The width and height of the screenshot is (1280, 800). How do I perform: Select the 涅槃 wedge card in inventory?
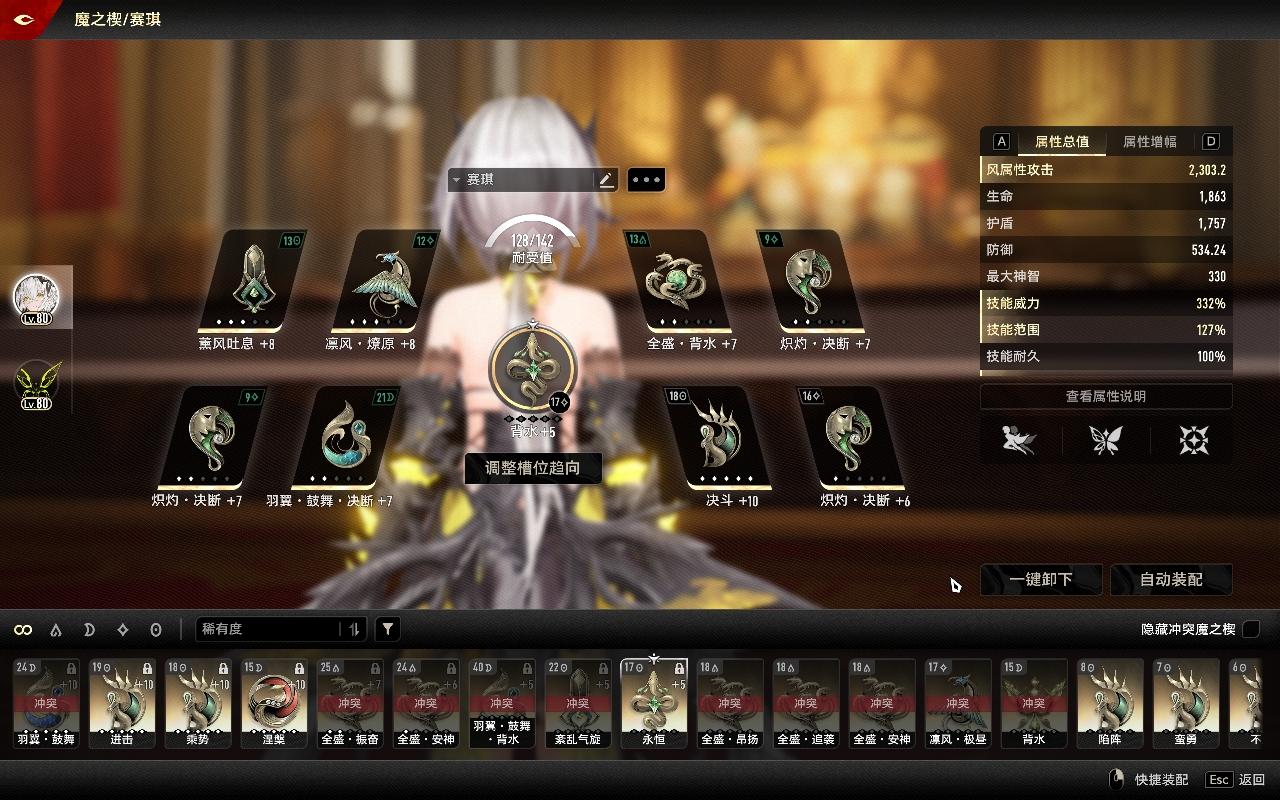click(x=274, y=701)
